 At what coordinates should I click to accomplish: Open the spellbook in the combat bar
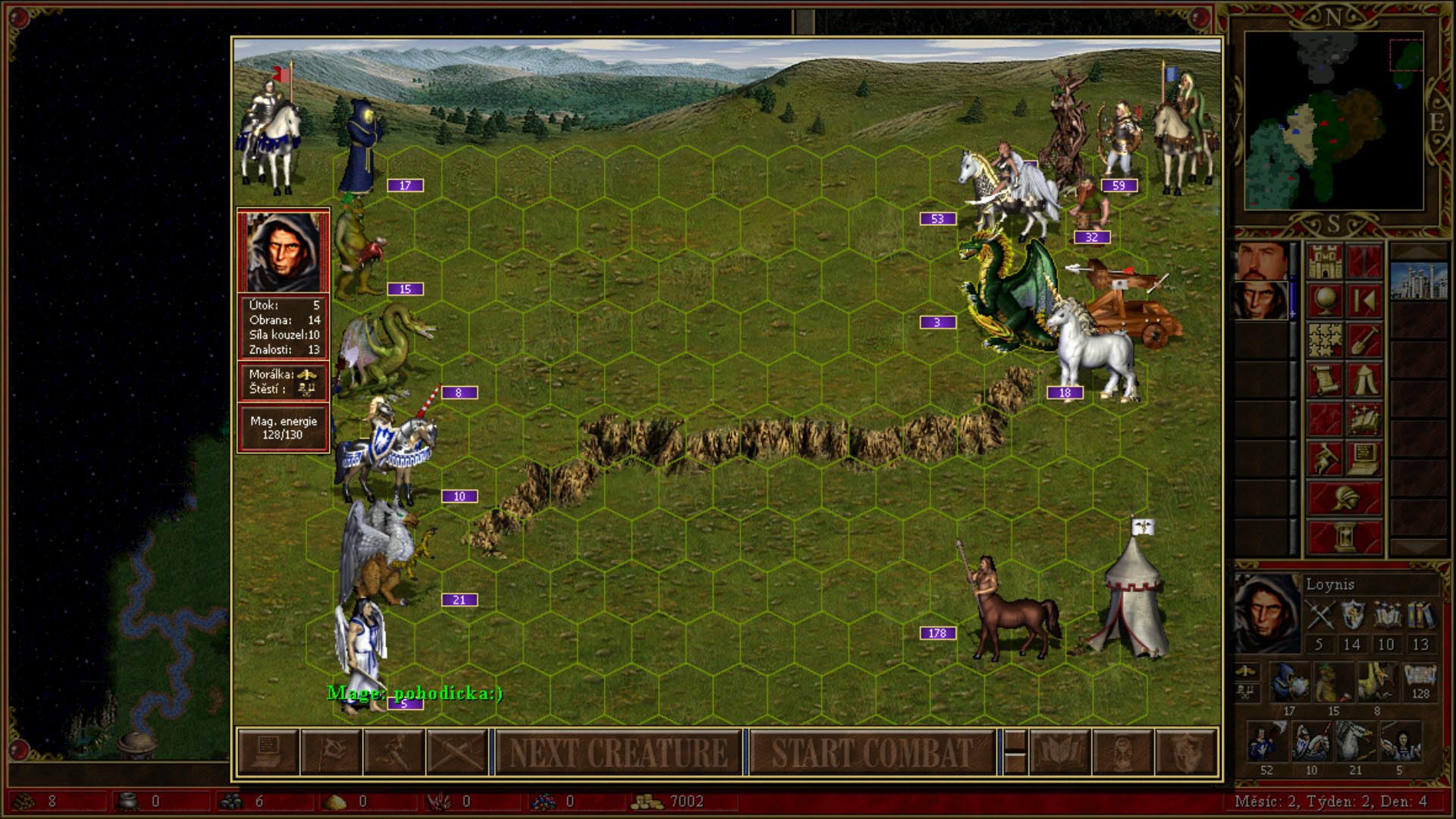[x=1059, y=752]
